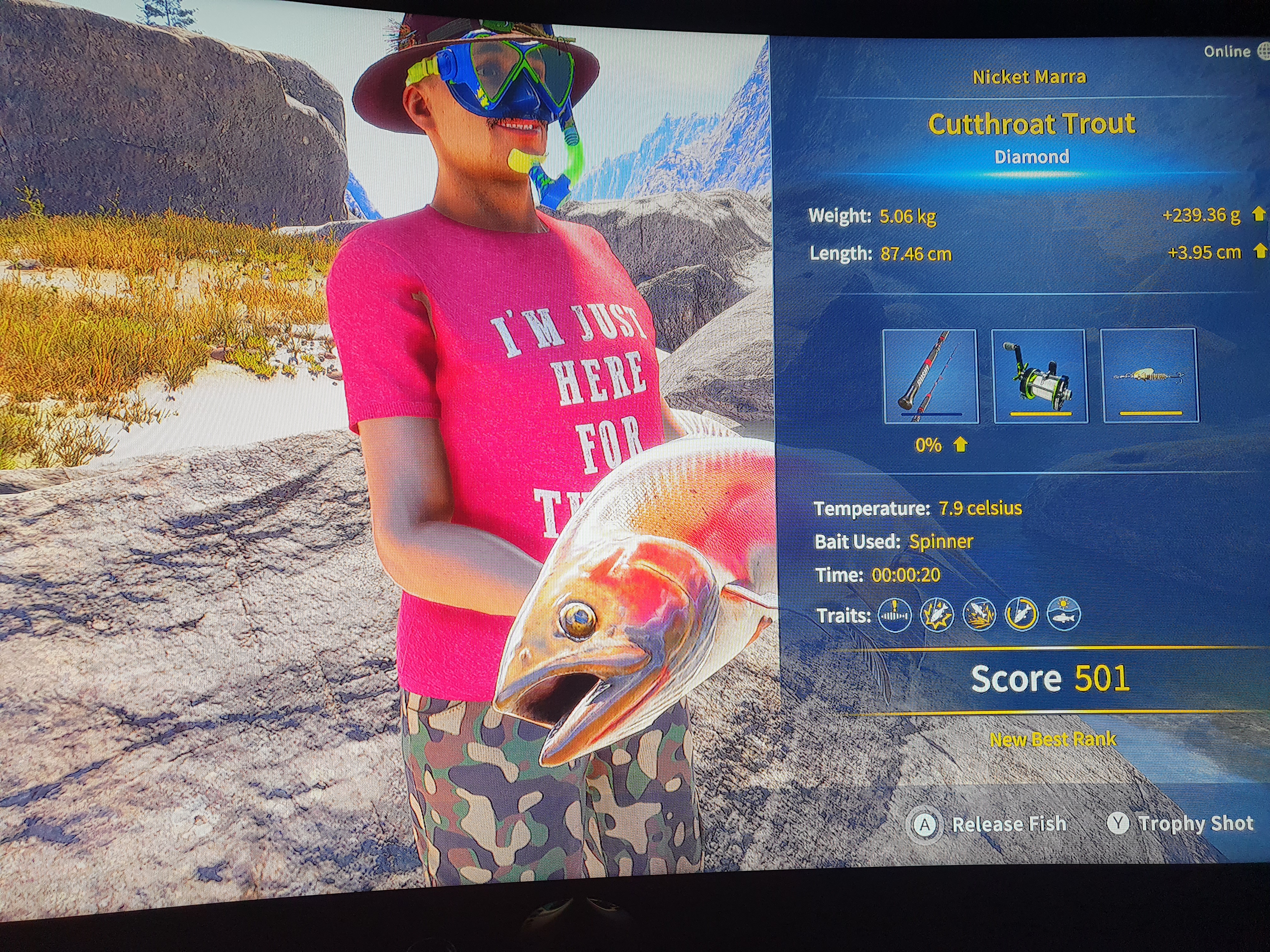The width and height of the screenshot is (1270, 952).
Task: Inspect the exclamation mark line trait icon
Action: (x=895, y=615)
